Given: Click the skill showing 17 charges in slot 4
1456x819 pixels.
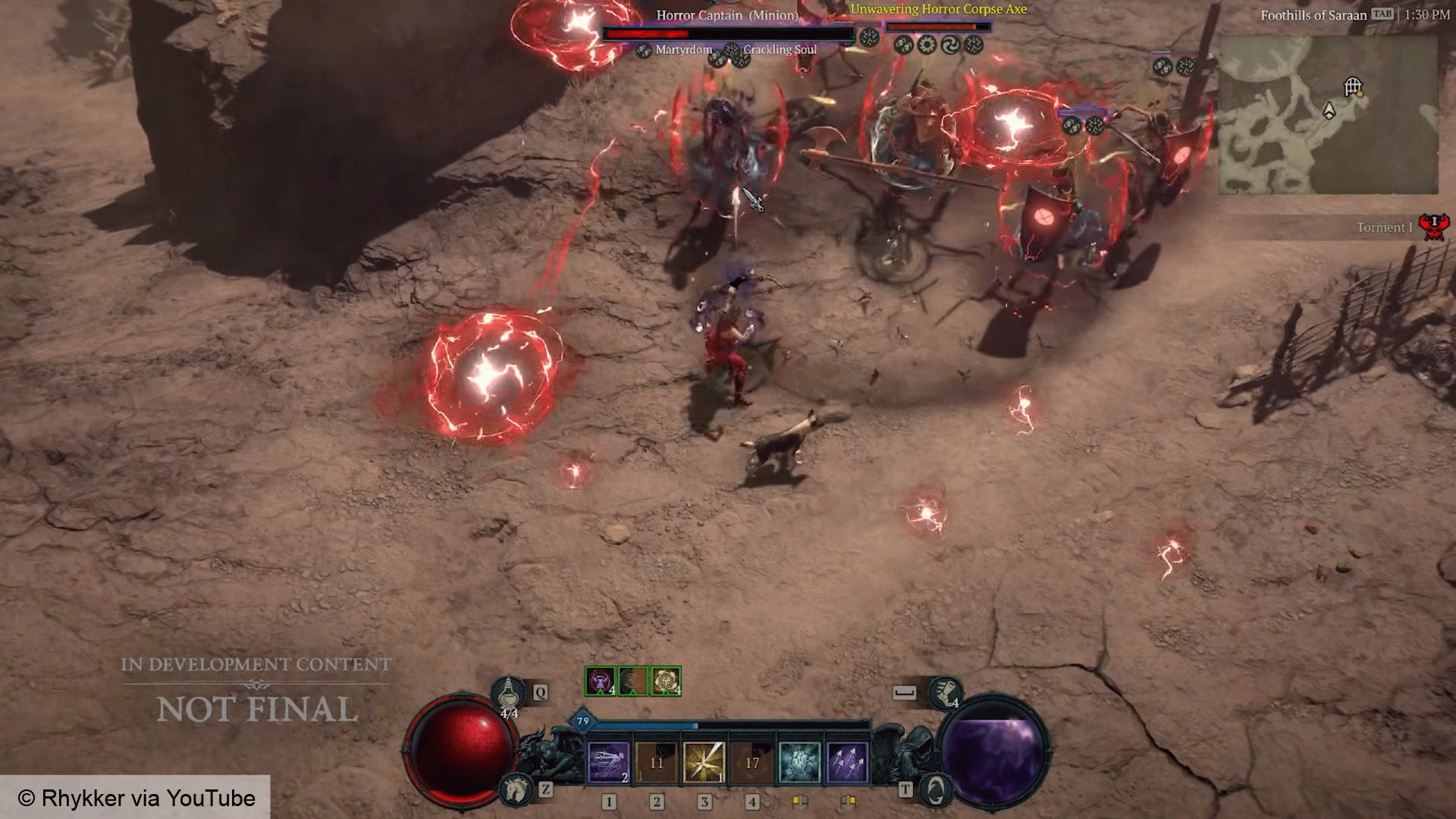Looking at the screenshot, I should coord(752,760).
